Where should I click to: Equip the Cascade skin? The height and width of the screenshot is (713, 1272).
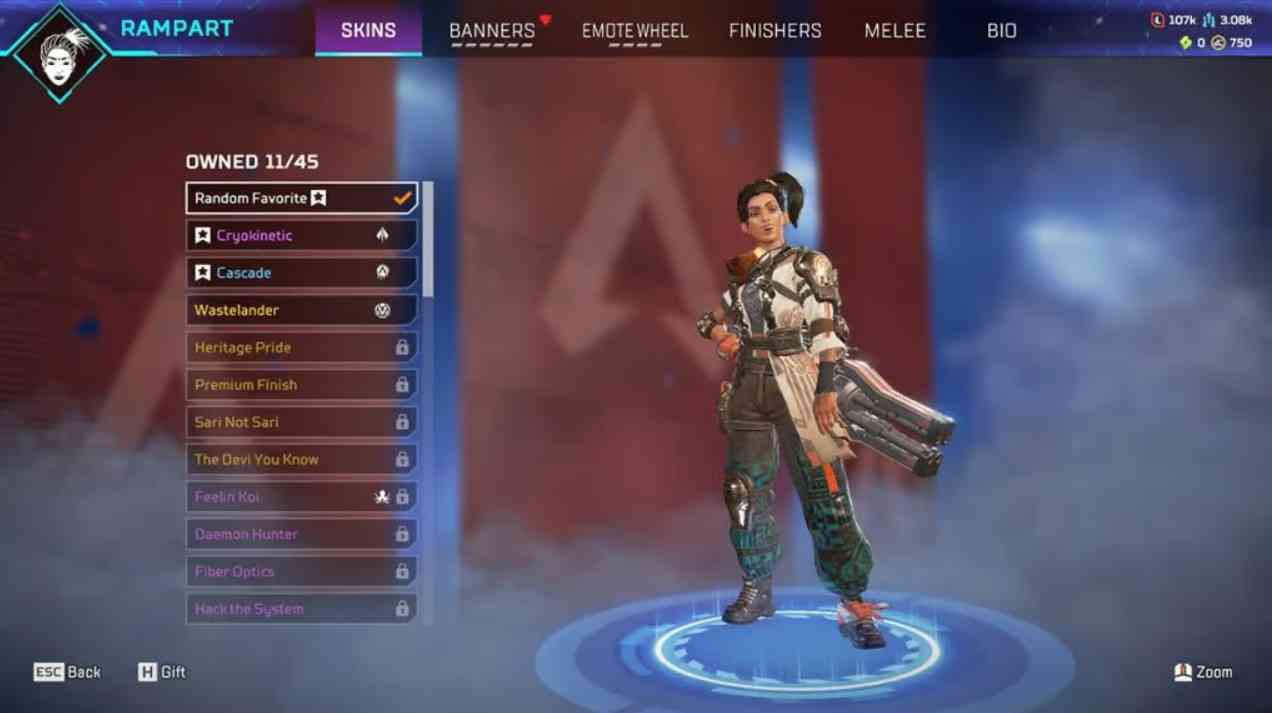[301, 273]
